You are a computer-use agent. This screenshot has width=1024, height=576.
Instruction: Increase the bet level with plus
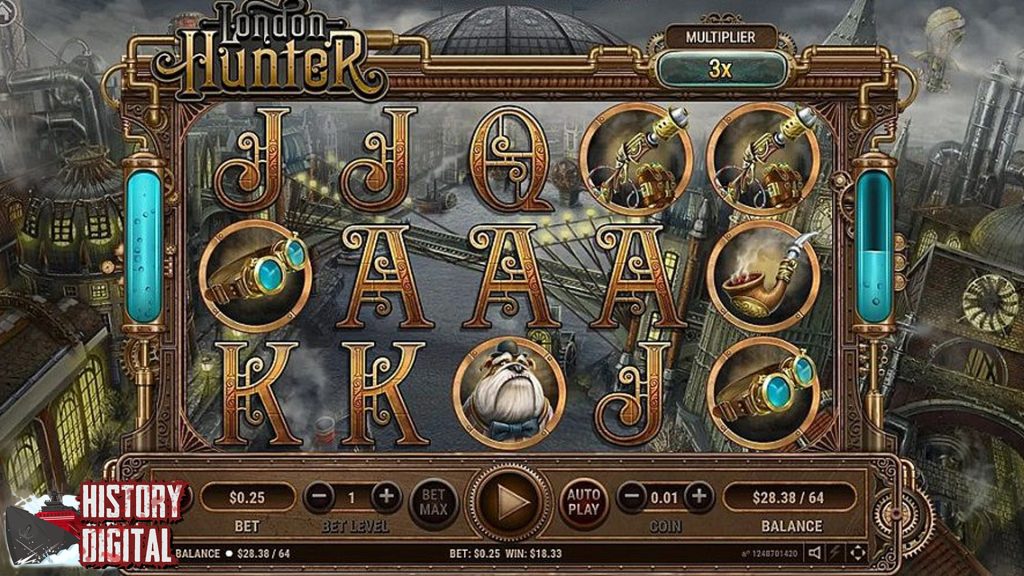coord(386,496)
